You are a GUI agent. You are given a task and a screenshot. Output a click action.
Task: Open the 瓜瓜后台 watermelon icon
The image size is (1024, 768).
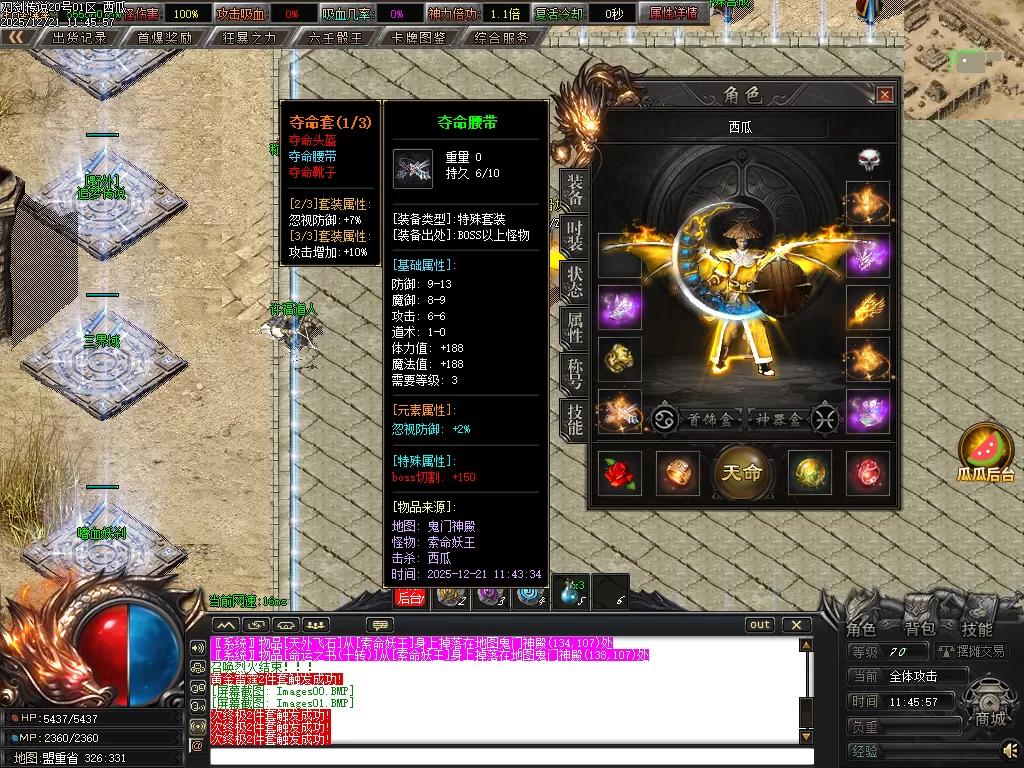coord(986,450)
